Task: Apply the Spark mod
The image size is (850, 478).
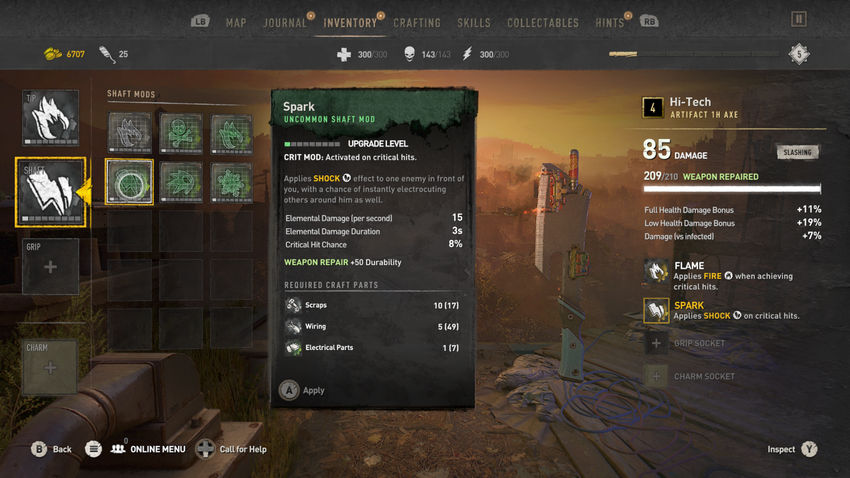Action: click(x=302, y=390)
